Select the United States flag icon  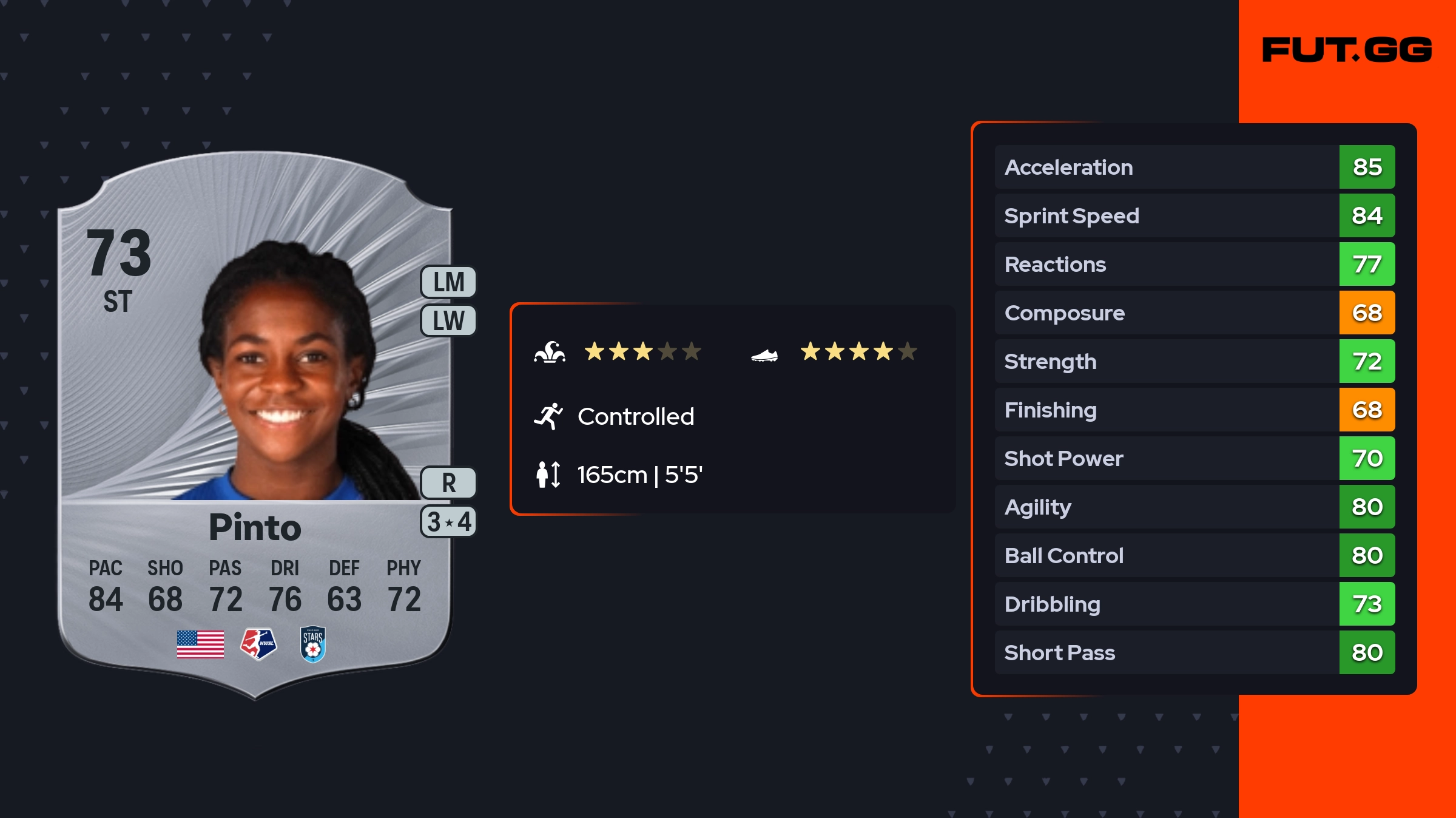point(200,644)
